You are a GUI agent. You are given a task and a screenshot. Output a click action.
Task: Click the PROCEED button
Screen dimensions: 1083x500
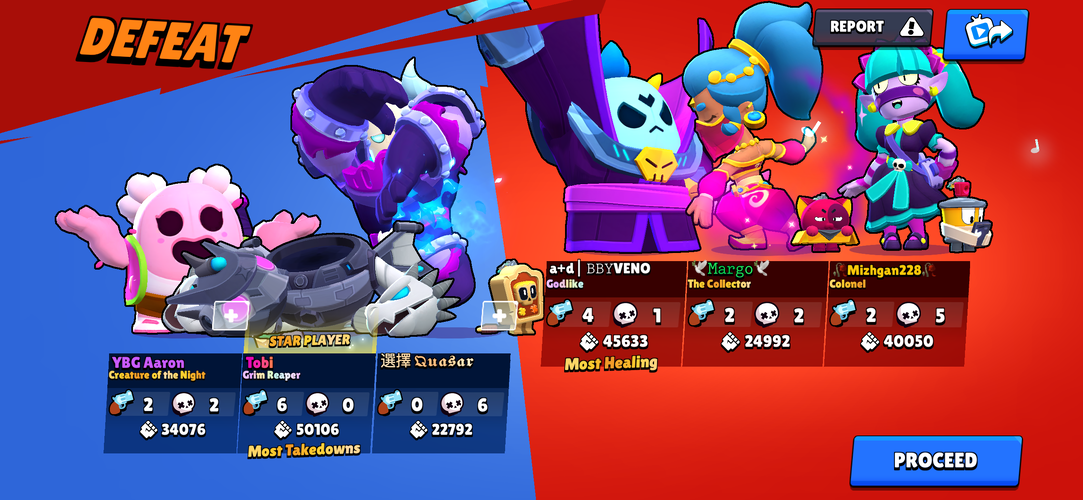(x=935, y=461)
